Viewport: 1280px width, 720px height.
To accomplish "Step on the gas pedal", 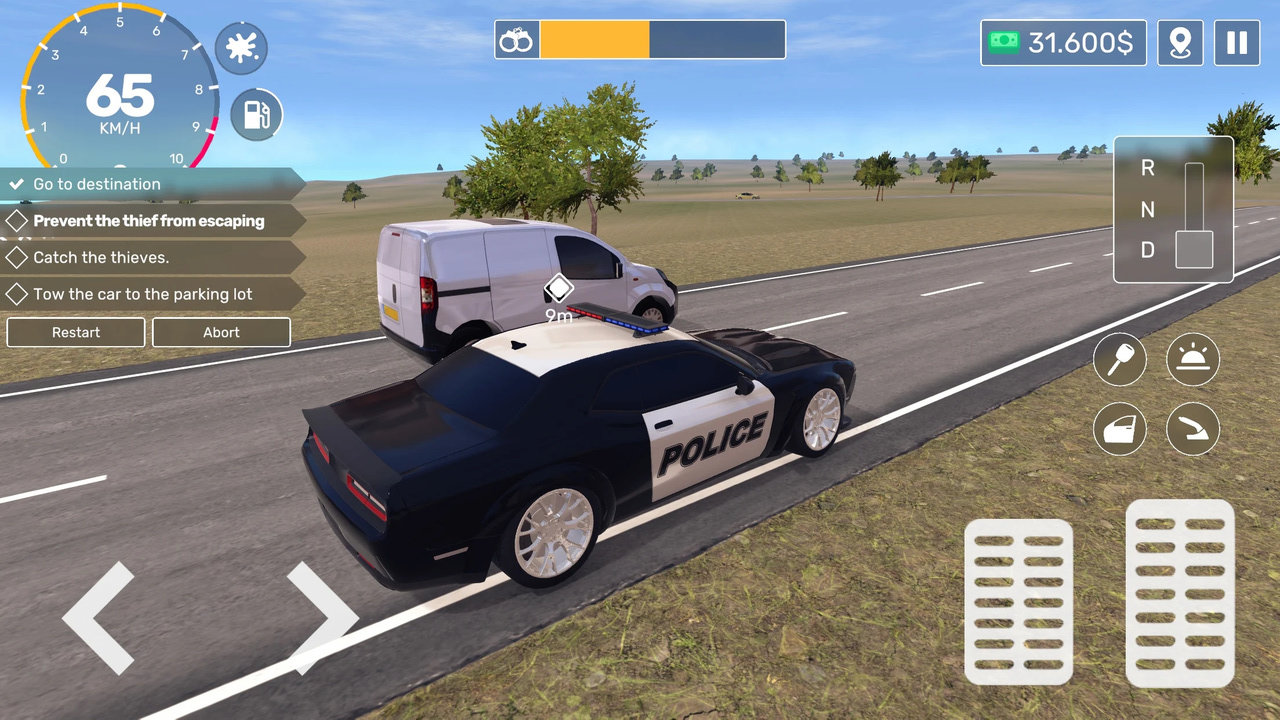I will tap(1180, 592).
